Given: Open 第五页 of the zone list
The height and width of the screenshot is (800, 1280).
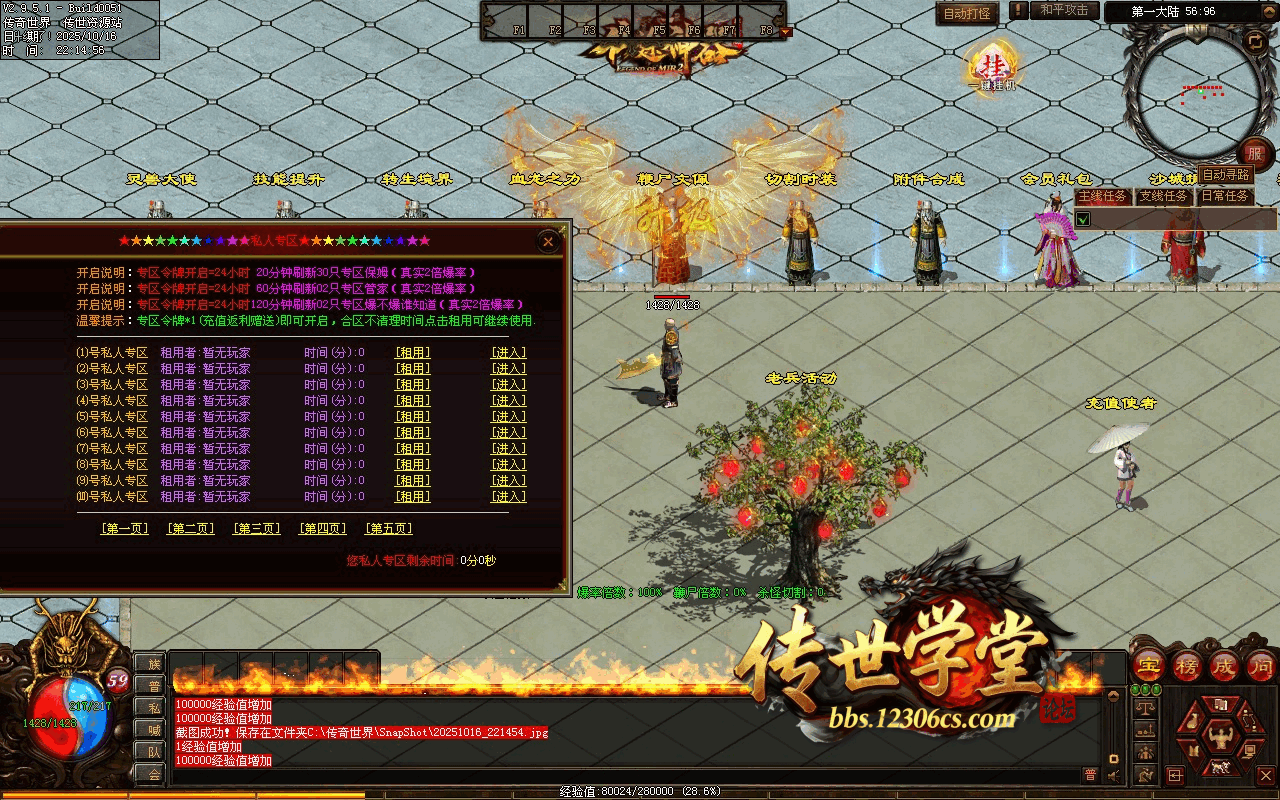Looking at the screenshot, I should [388, 529].
